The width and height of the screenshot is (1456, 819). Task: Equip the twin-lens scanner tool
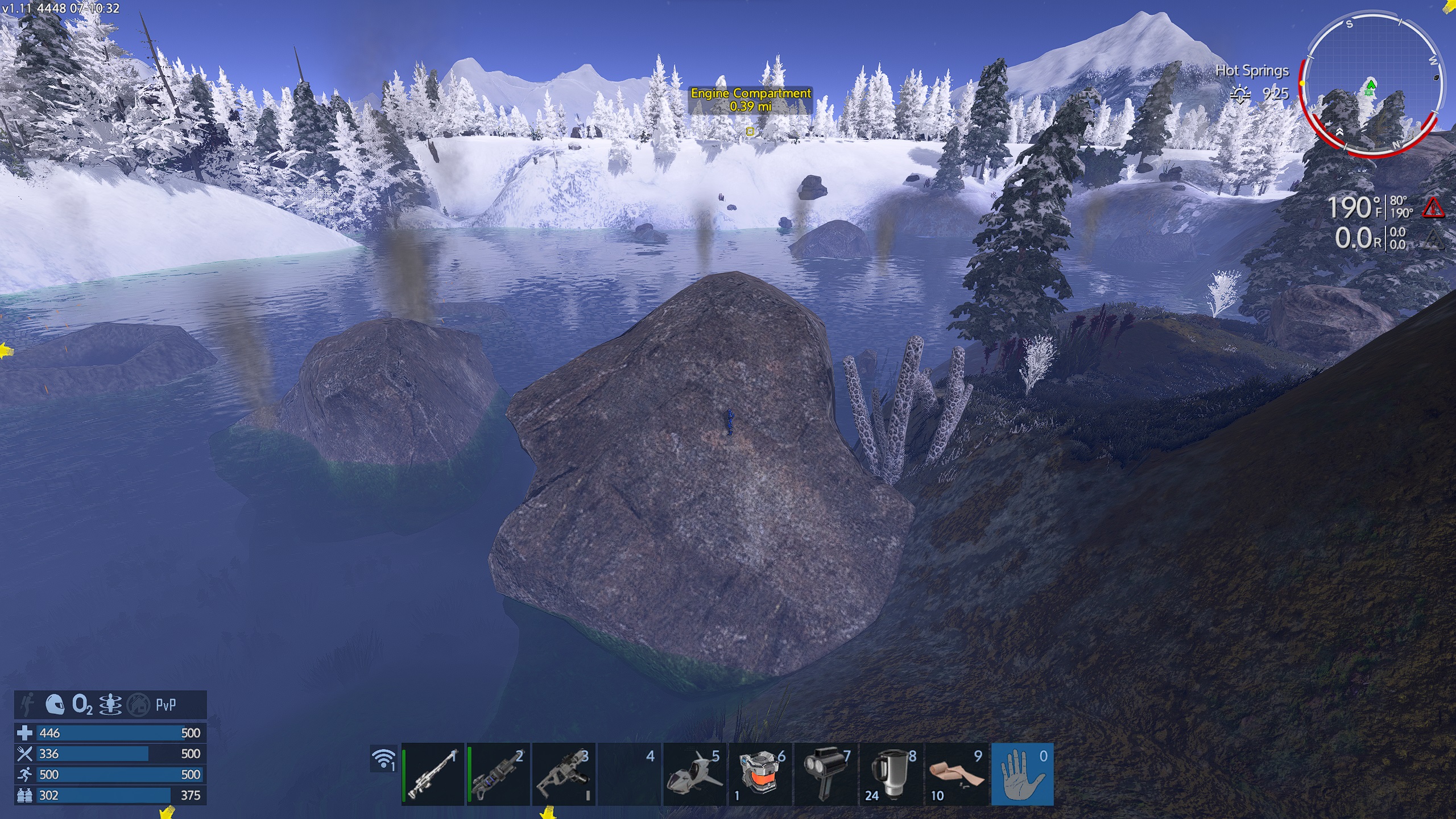[825, 774]
